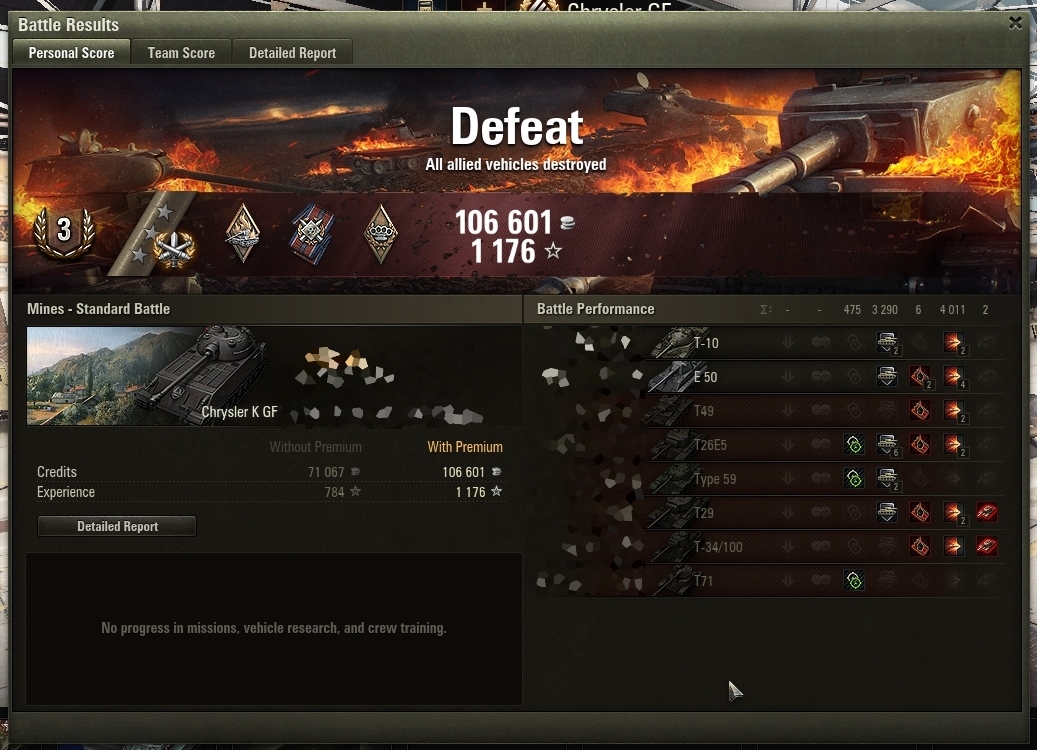Click the laurel wreath medal with number 3

(64, 231)
